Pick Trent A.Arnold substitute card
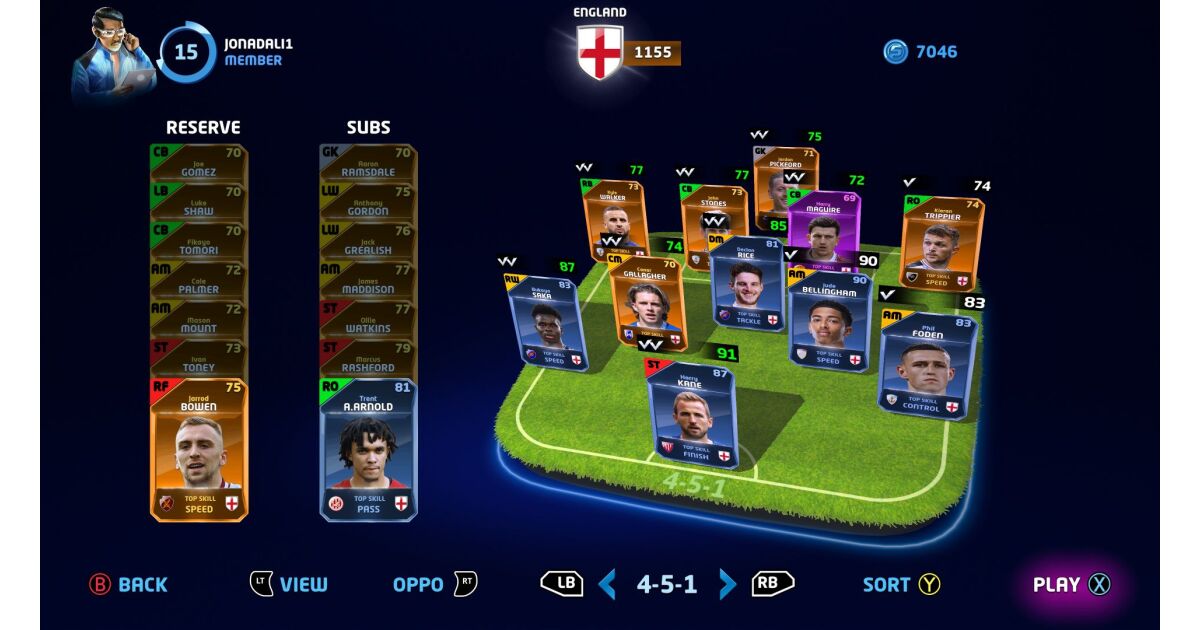 pyautogui.click(x=368, y=450)
